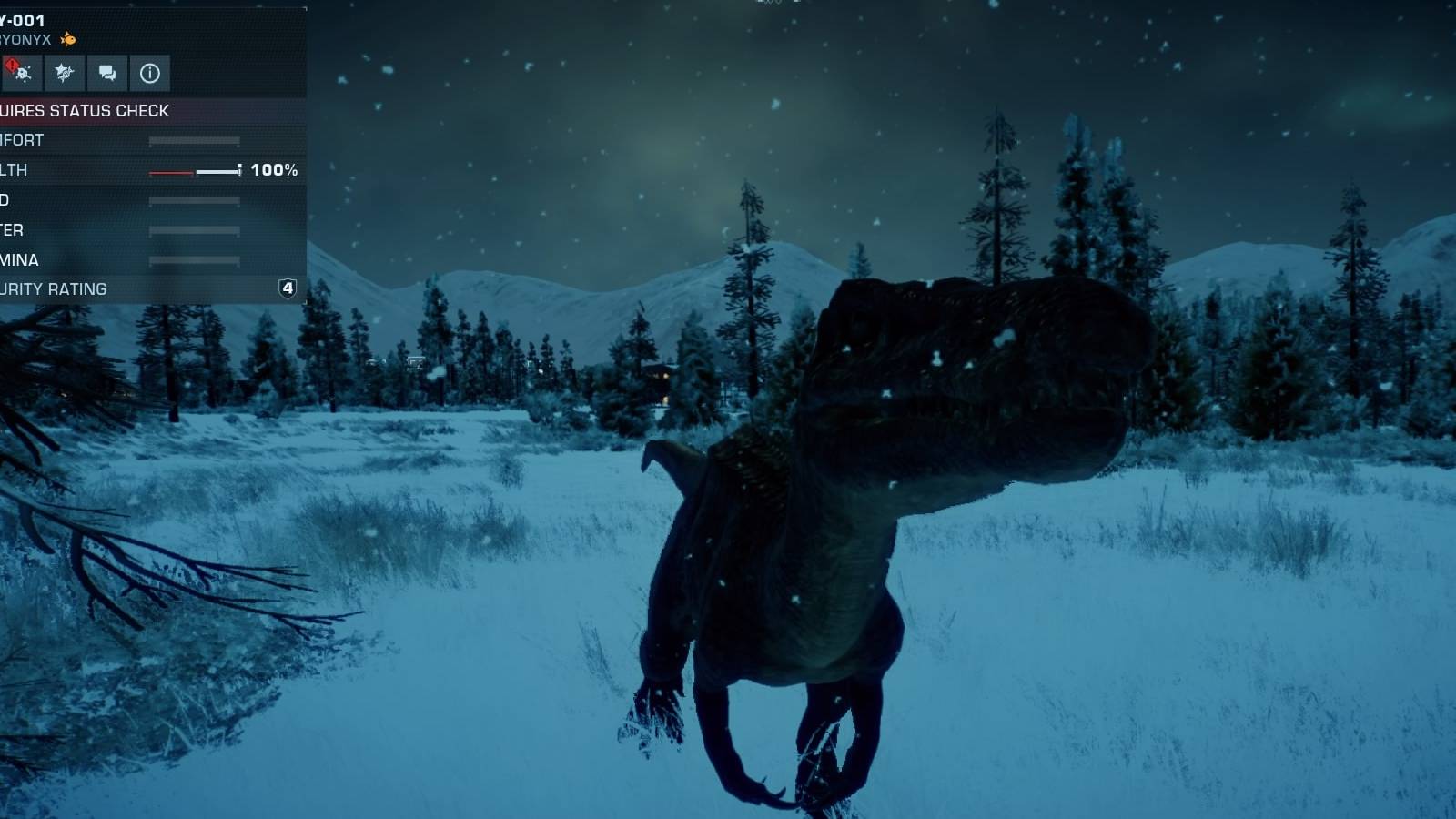
Task: Click the FOOD stat bar
Action: point(194,200)
